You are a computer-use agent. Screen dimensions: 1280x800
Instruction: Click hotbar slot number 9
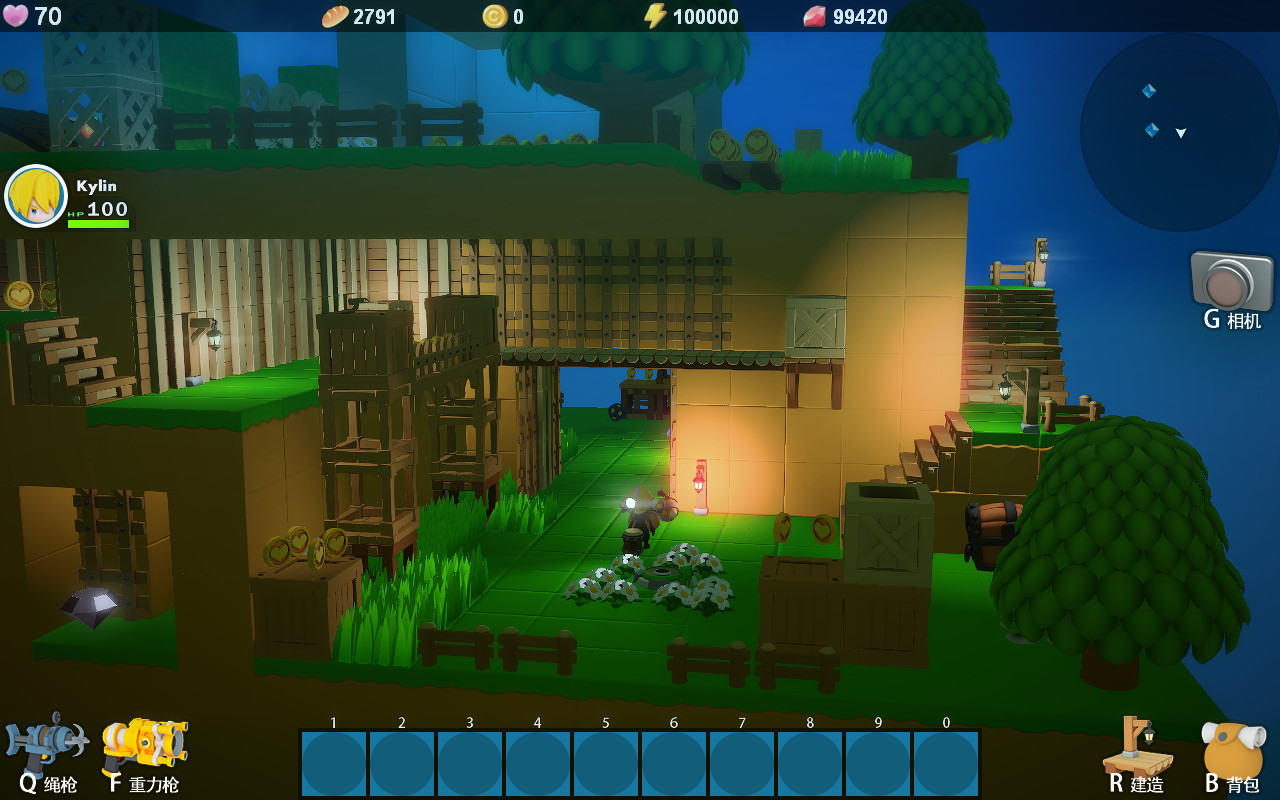pyautogui.click(x=875, y=764)
